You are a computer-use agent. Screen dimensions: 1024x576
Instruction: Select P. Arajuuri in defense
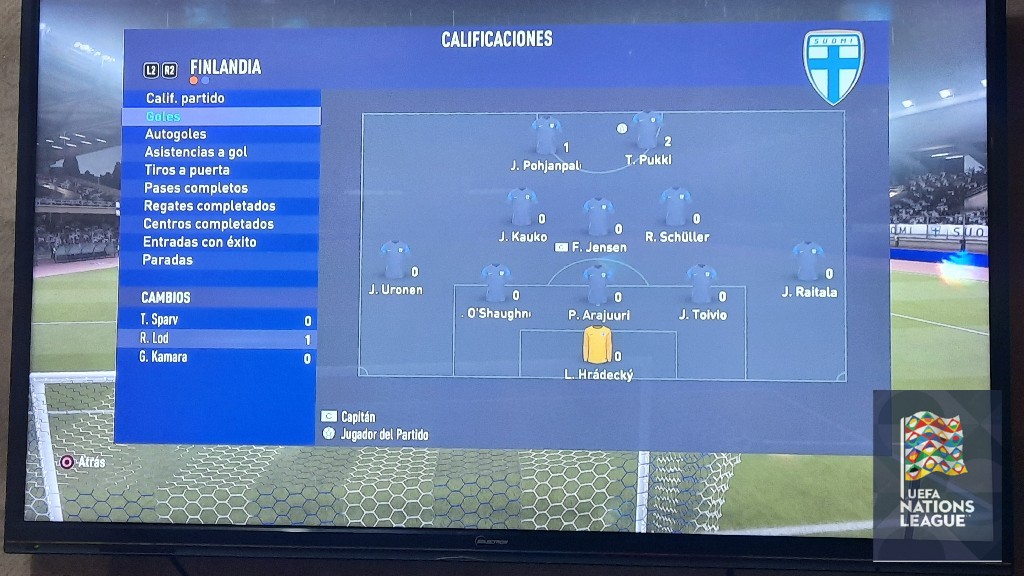[x=598, y=284]
